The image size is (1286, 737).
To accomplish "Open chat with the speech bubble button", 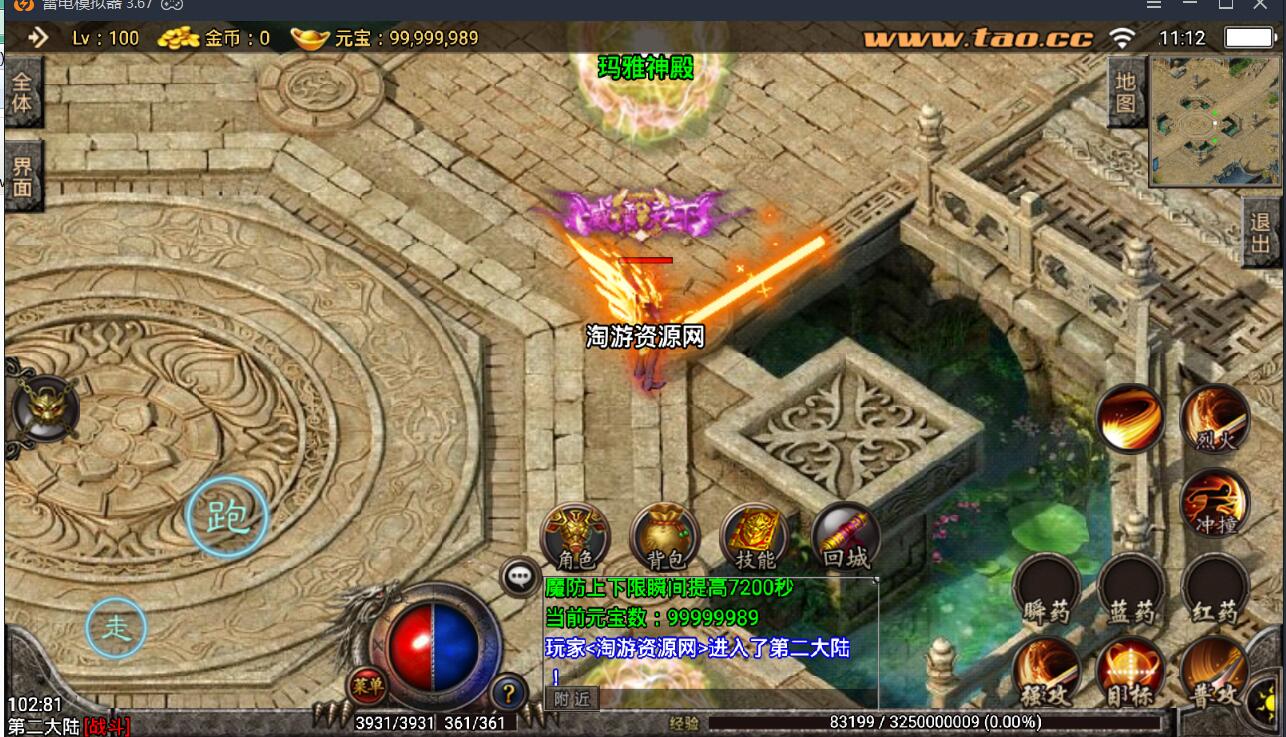I will coord(520,577).
